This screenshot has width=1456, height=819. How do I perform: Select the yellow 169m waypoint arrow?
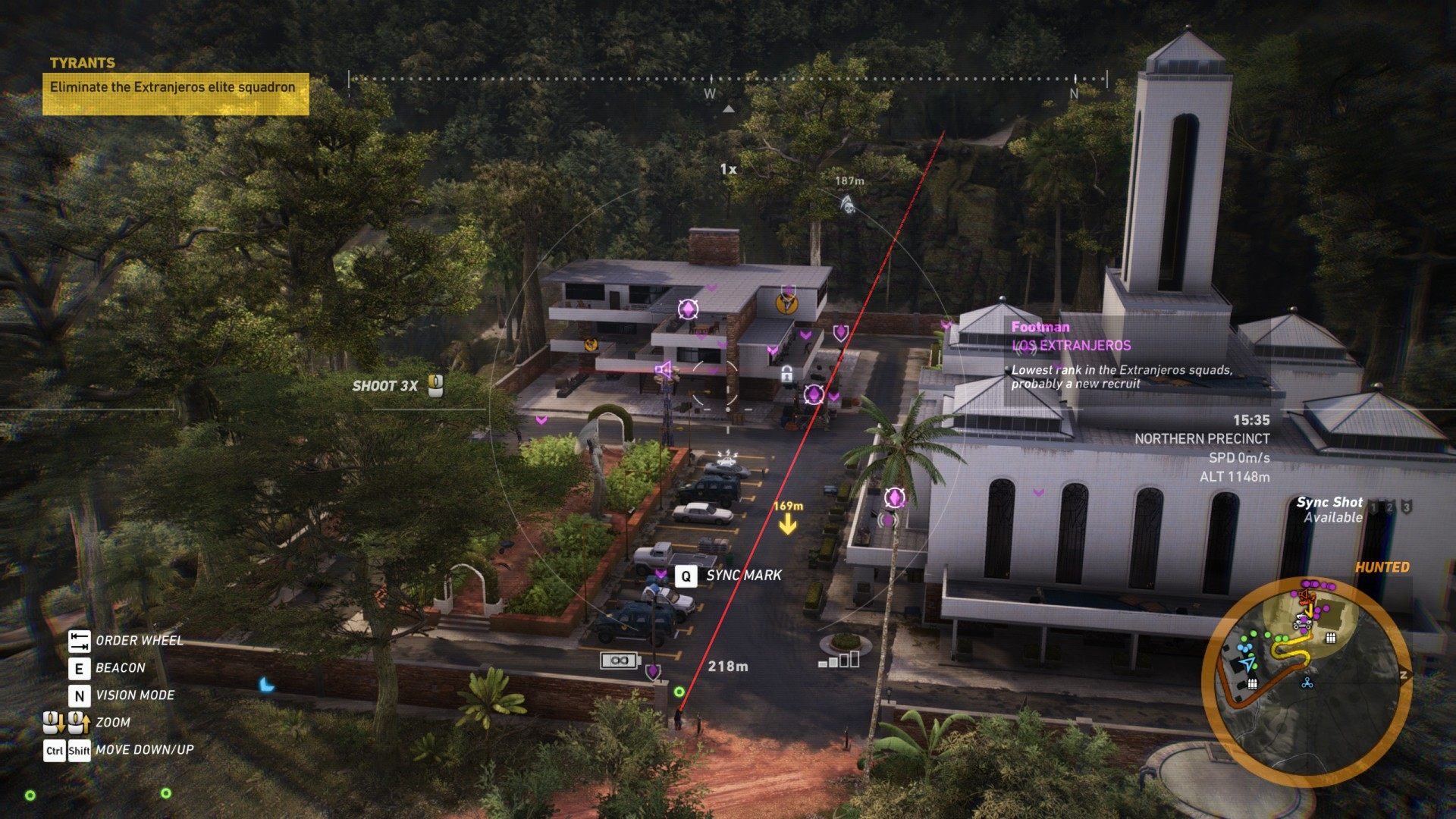point(788,524)
